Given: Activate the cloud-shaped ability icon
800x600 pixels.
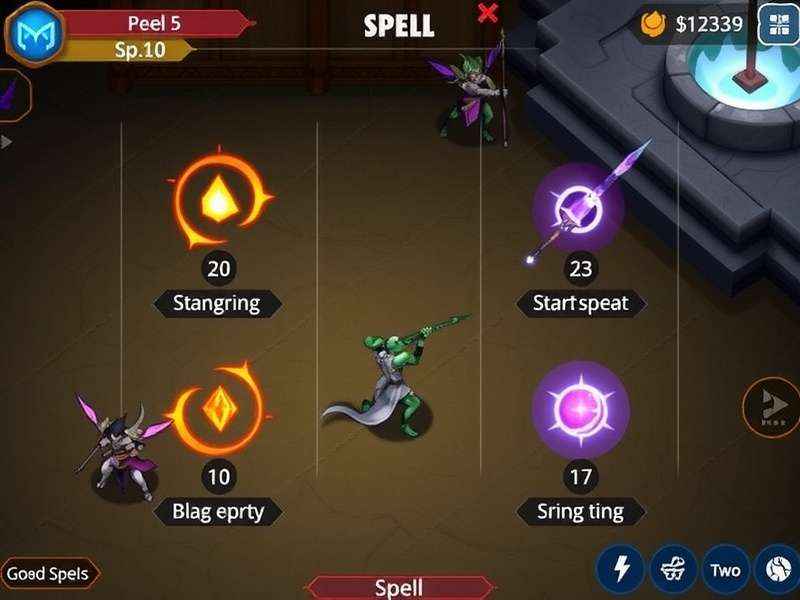Looking at the screenshot, I should [673, 569].
